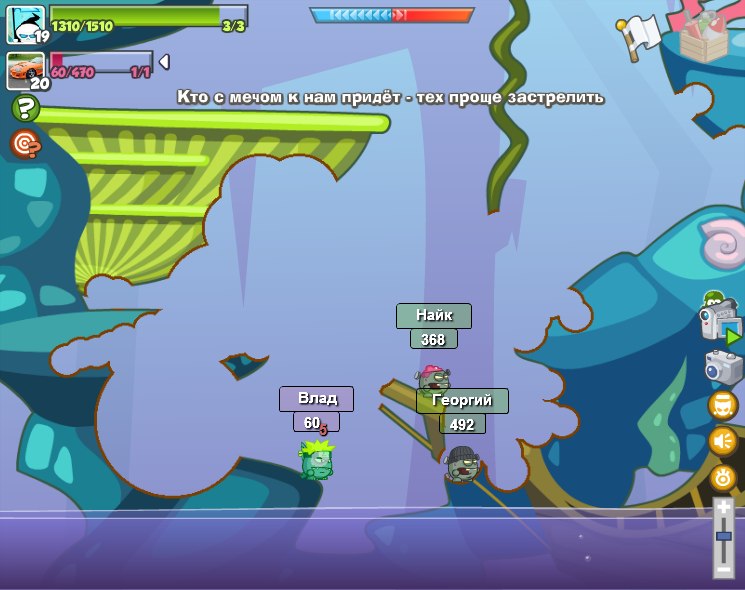Zoom out with the minus button
745x590 pixels.
[723, 566]
